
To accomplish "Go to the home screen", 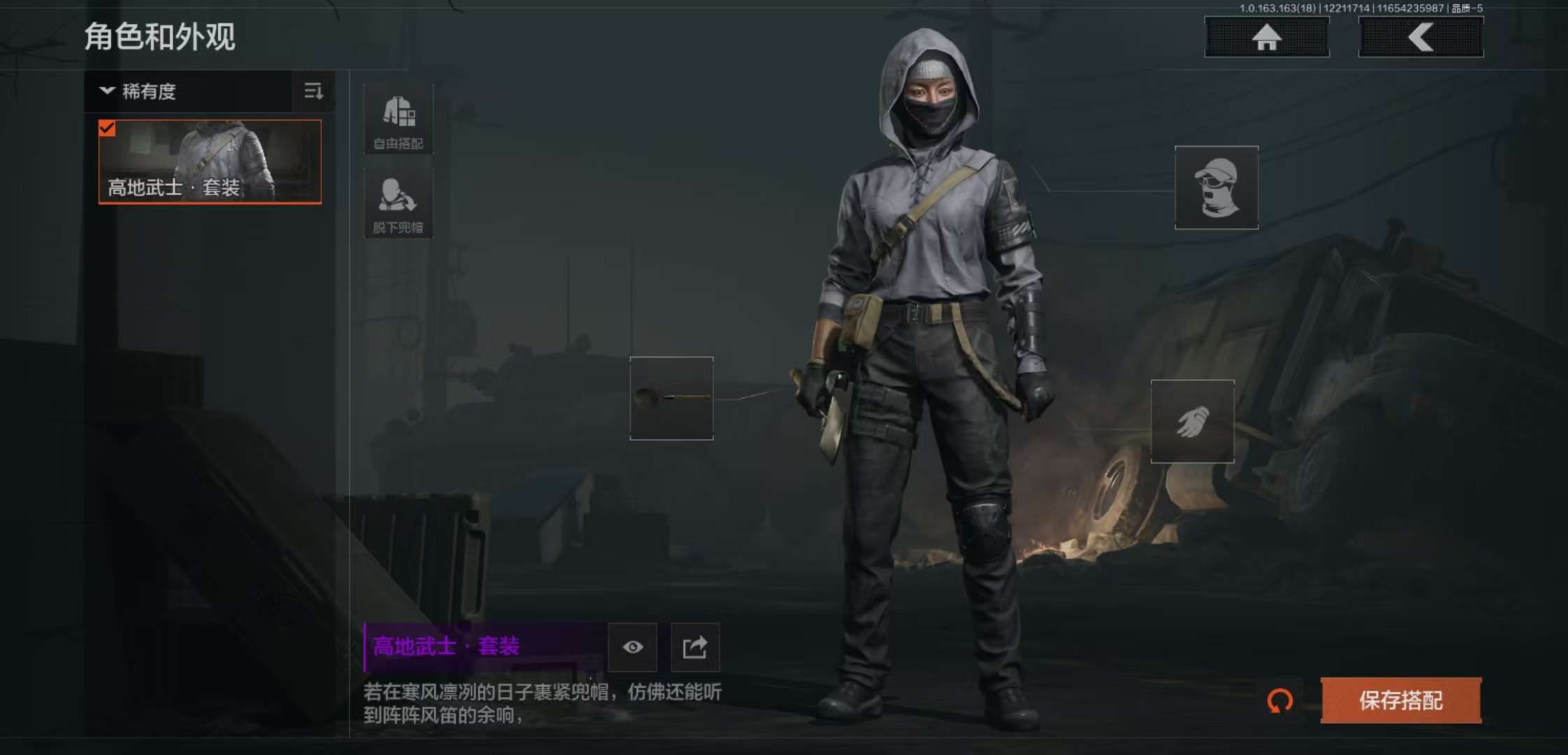I will [x=1266, y=37].
